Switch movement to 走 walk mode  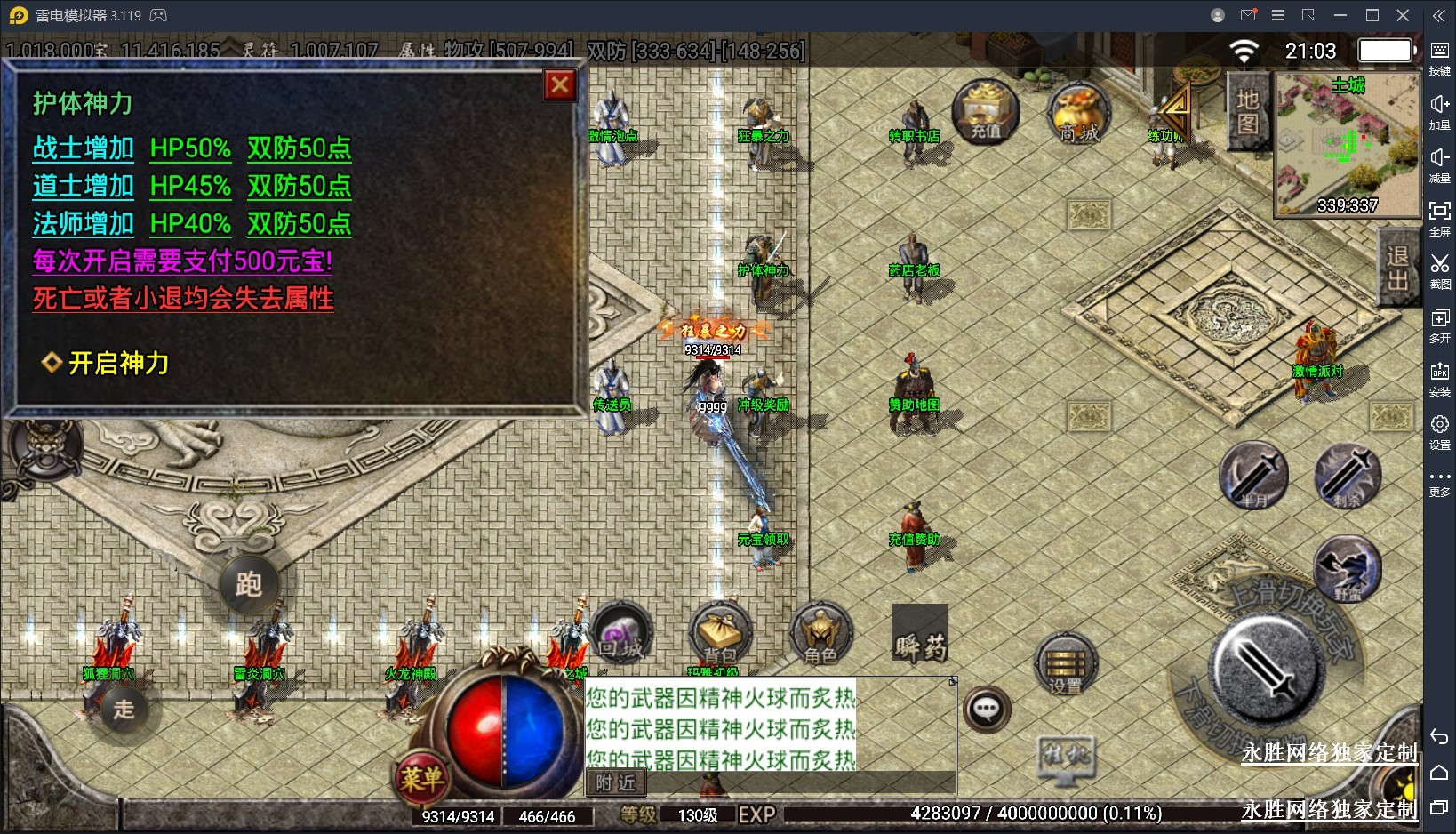point(124,709)
